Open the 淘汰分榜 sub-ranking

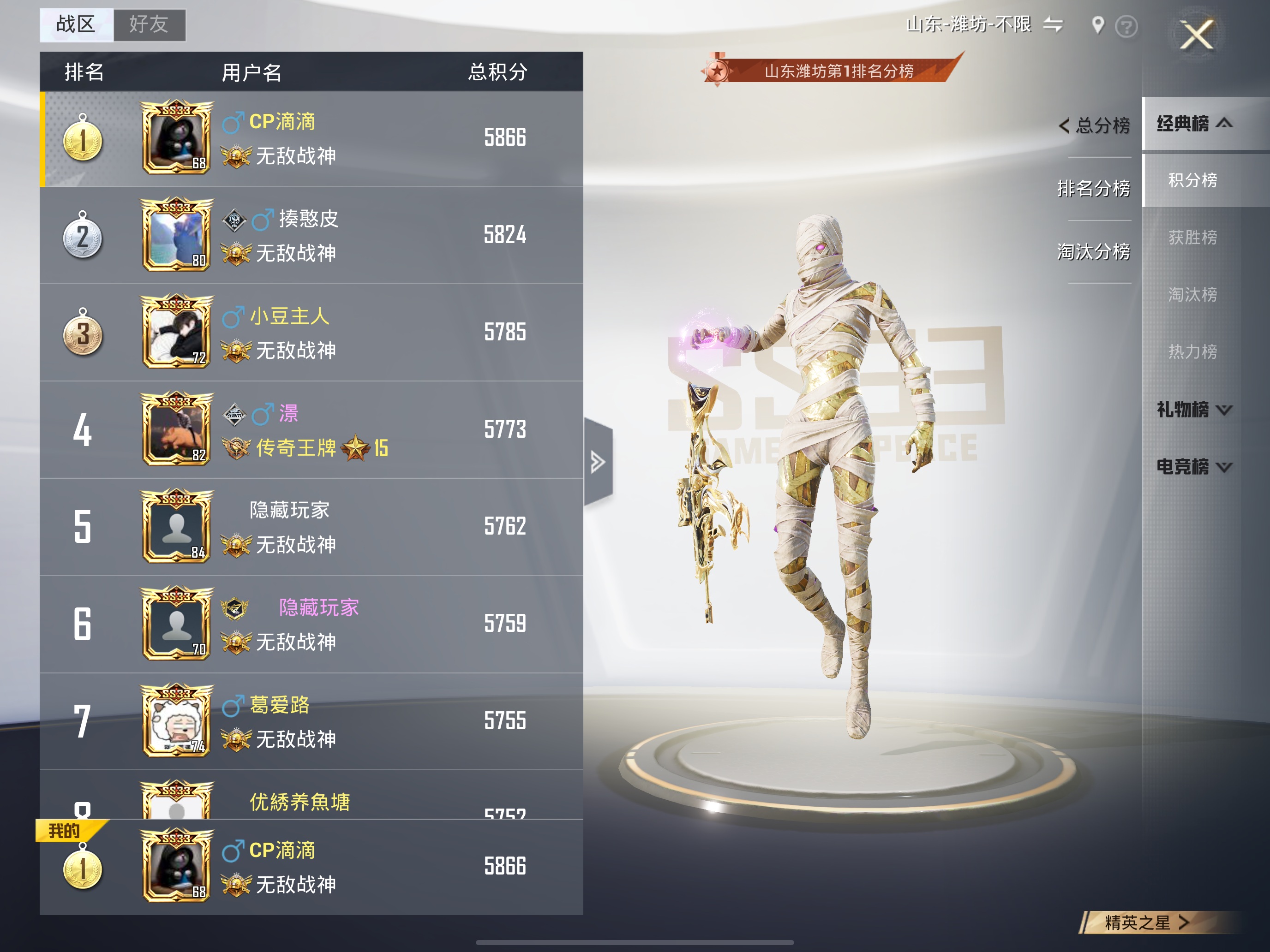click(x=1094, y=251)
